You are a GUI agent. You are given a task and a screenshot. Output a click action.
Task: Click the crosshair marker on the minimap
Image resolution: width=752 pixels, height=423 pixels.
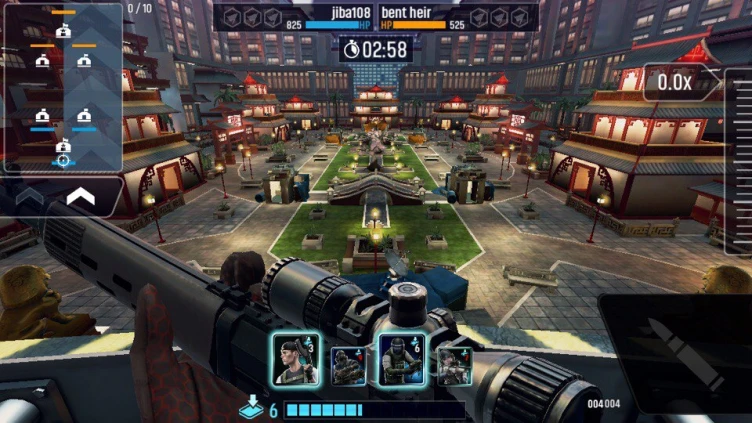pyautogui.click(x=63, y=160)
